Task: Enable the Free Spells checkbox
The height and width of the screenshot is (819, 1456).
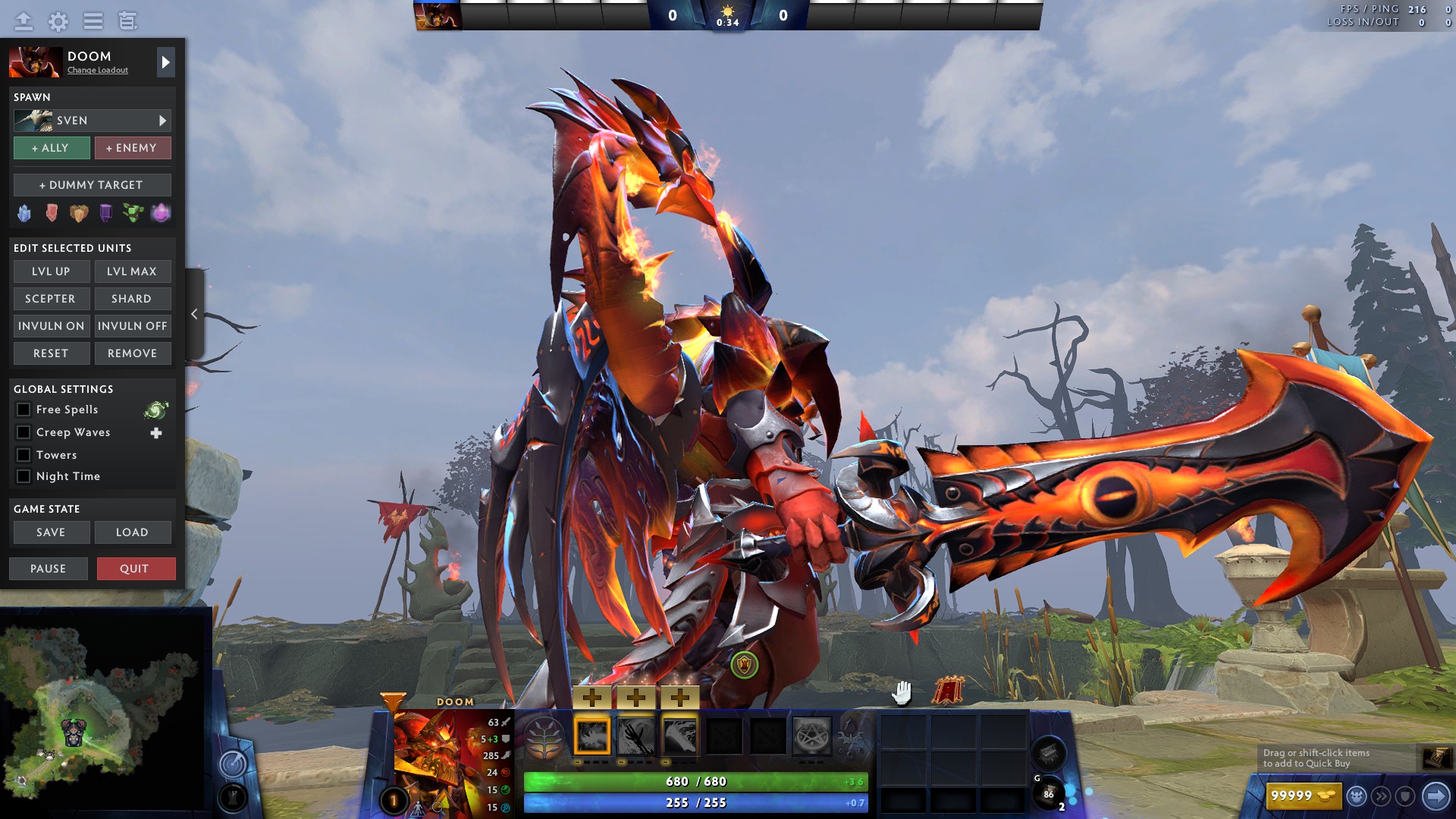Action: [x=24, y=409]
